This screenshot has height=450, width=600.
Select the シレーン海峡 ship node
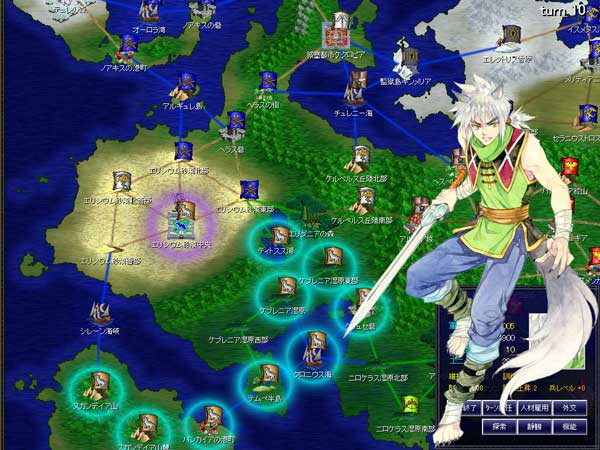[100, 312]
